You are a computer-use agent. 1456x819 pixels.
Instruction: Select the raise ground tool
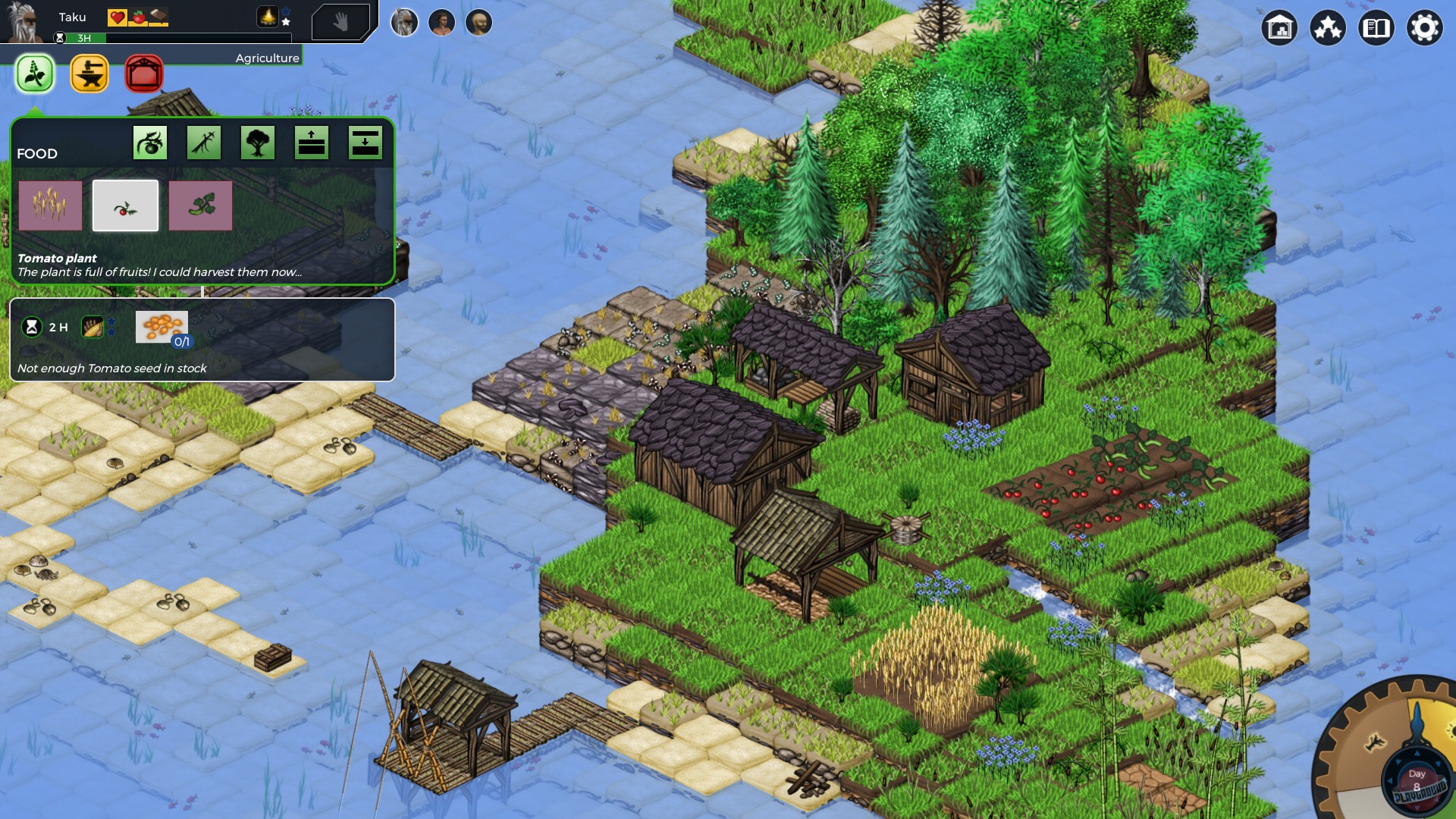(x=312, y=142)
